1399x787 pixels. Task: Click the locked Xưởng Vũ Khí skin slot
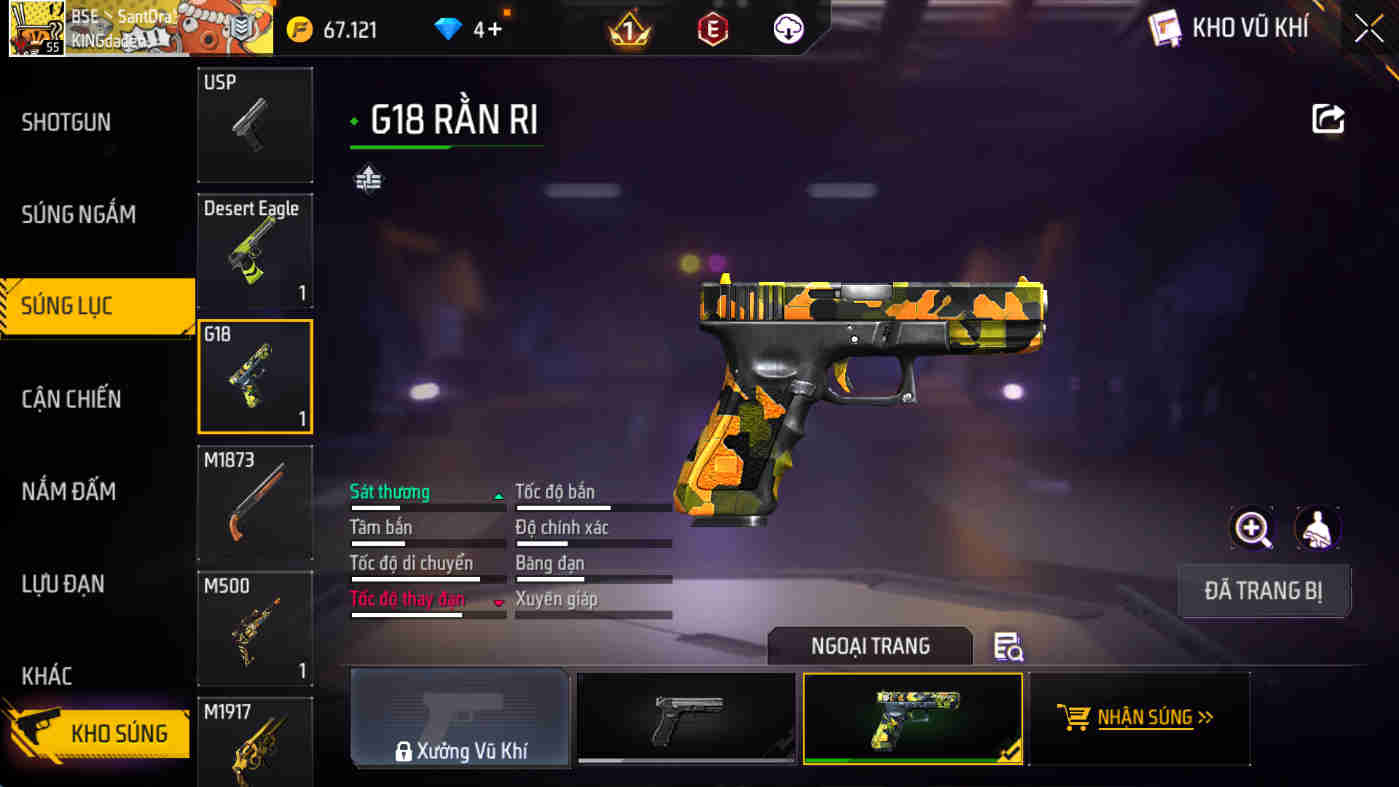(x=460, y=718)
